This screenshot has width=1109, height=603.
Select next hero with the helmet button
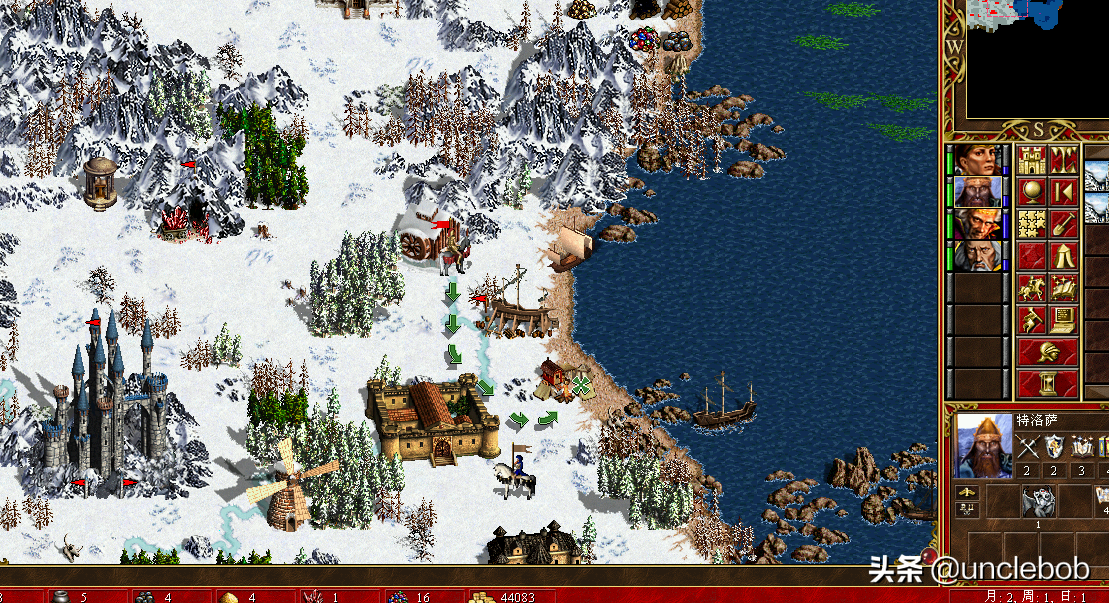[1048, 352]
